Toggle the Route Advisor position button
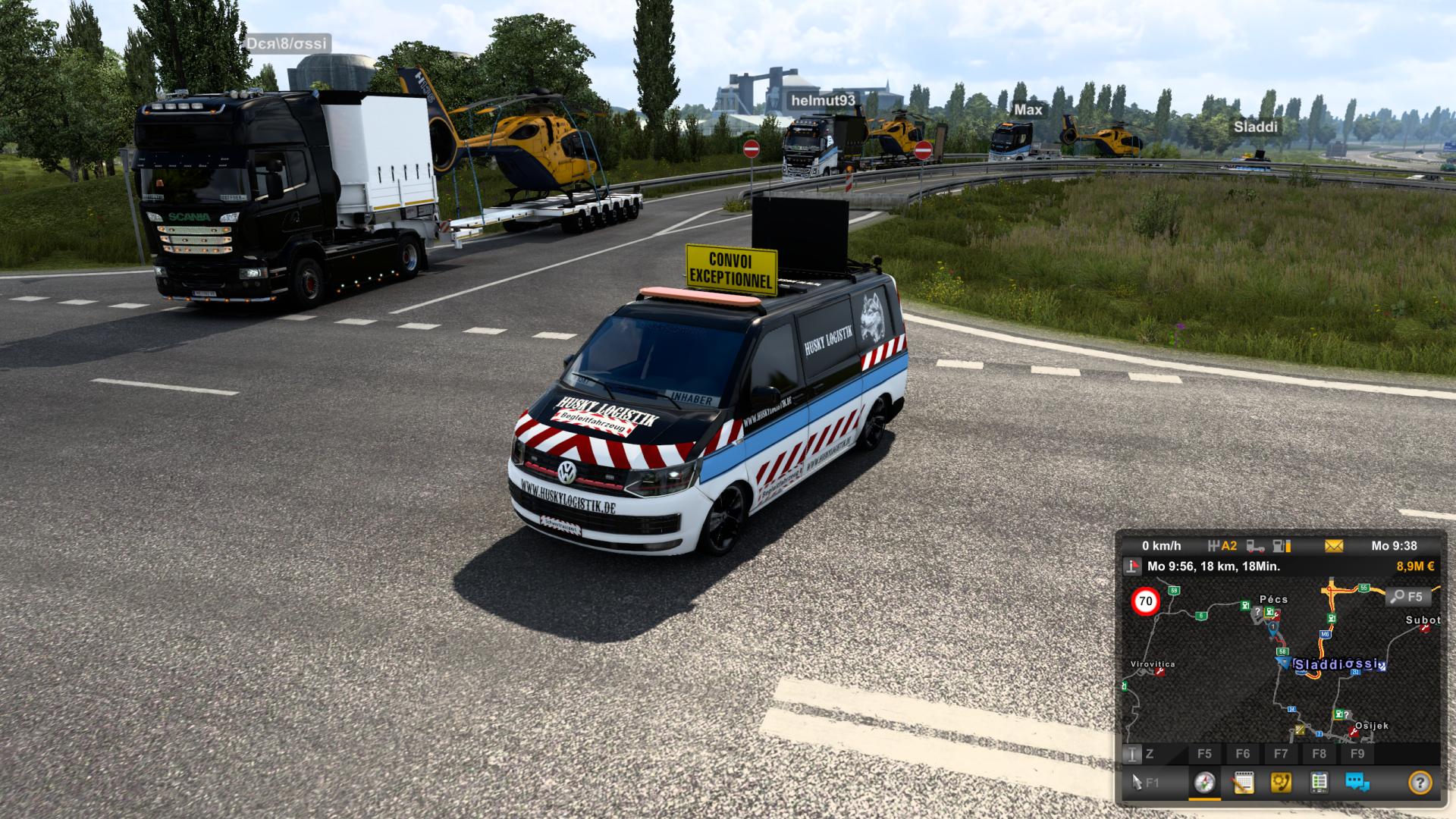This screenshot has width=1456, height=819. pos(1131,754)
